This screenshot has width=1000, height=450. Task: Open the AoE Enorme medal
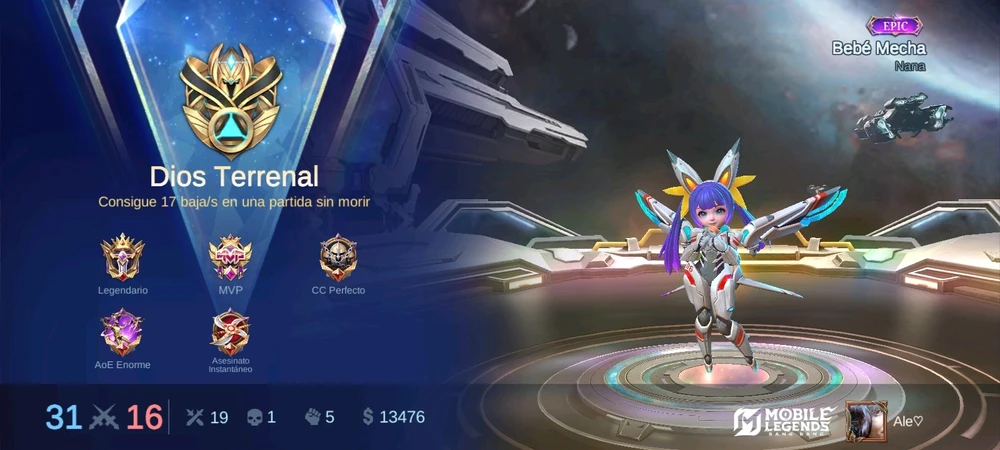(122, 333)
